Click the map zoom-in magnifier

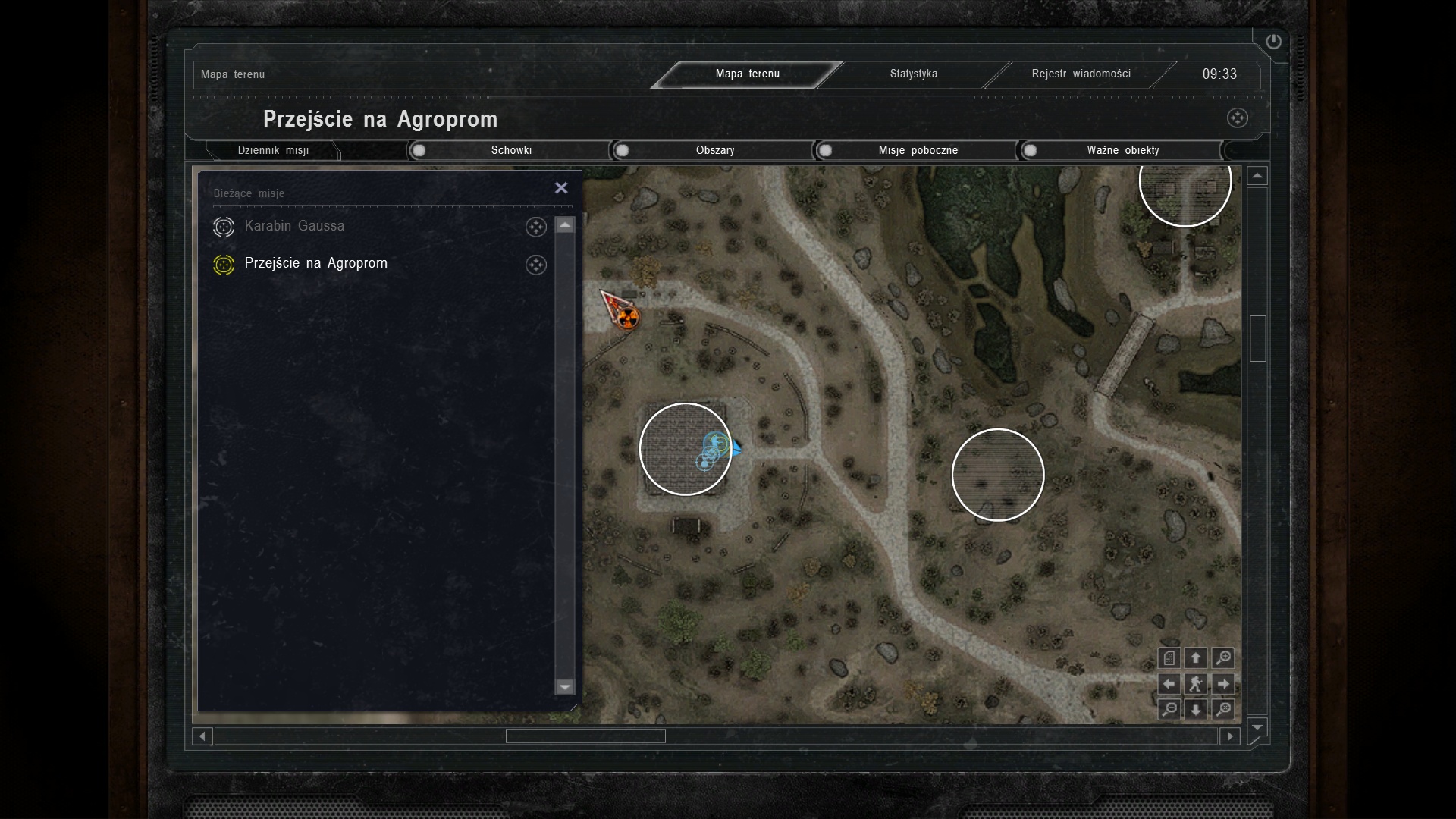[1223, 657]
